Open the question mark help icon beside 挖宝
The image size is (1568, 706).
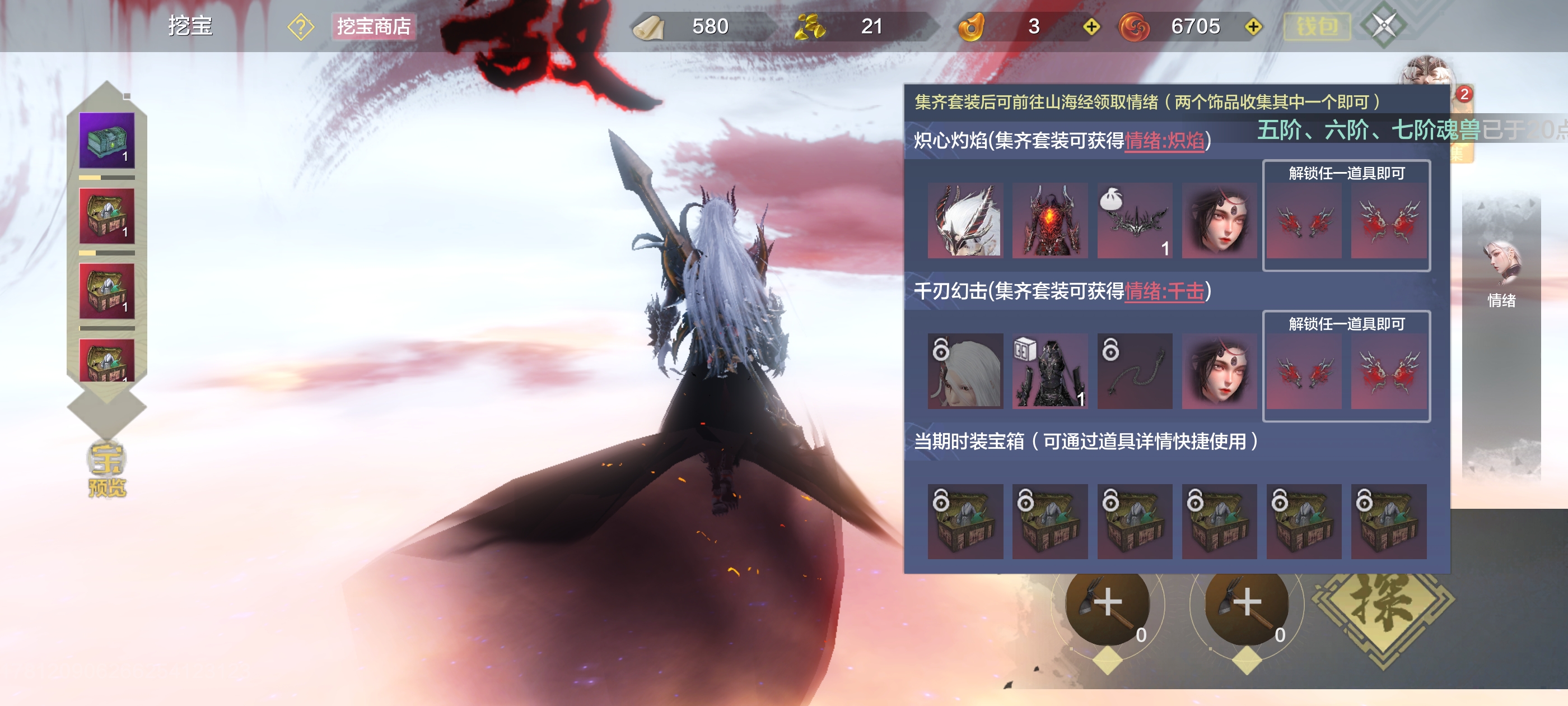coord(300,27)
